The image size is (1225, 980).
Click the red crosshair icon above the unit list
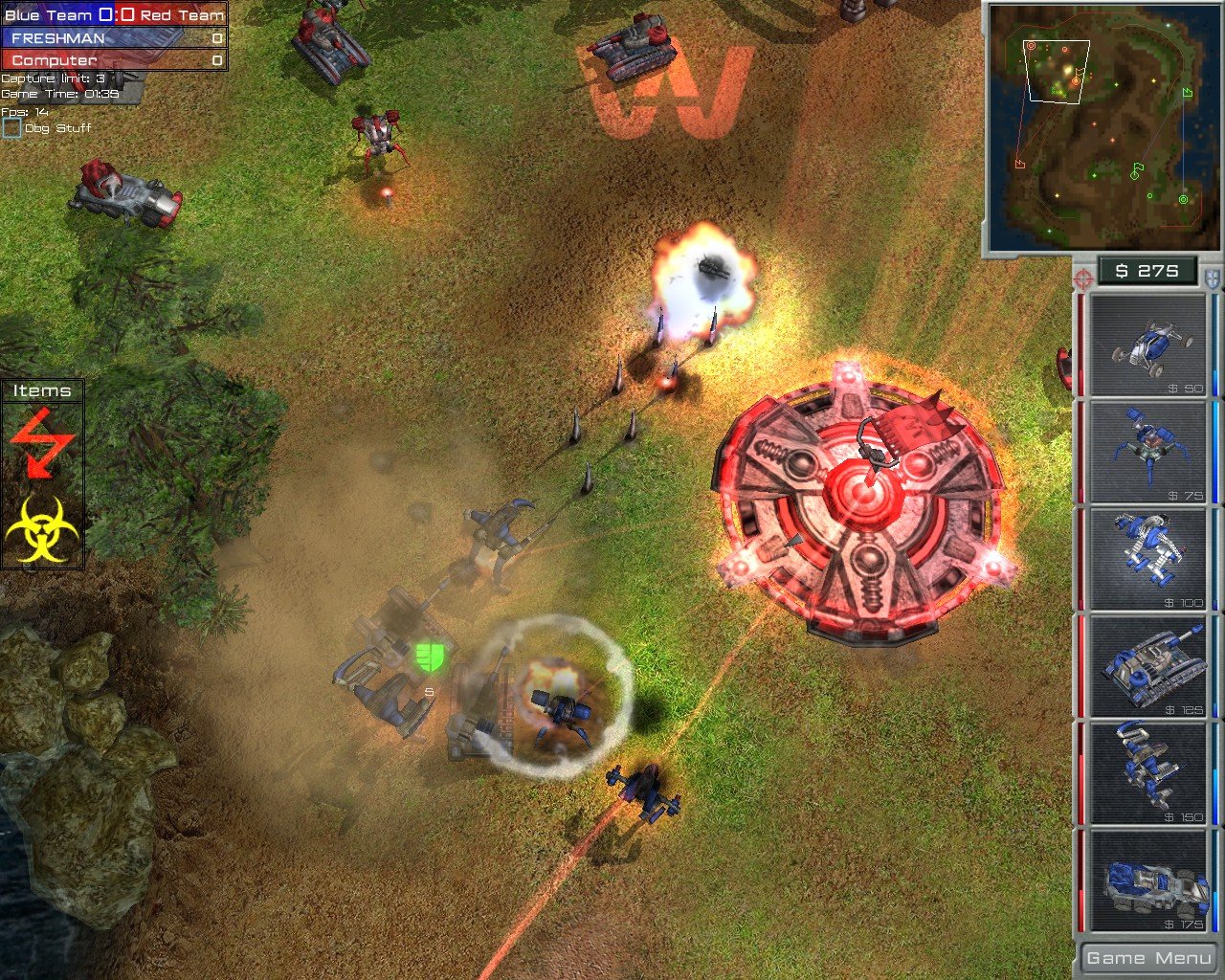click(x=1082, y=280)
